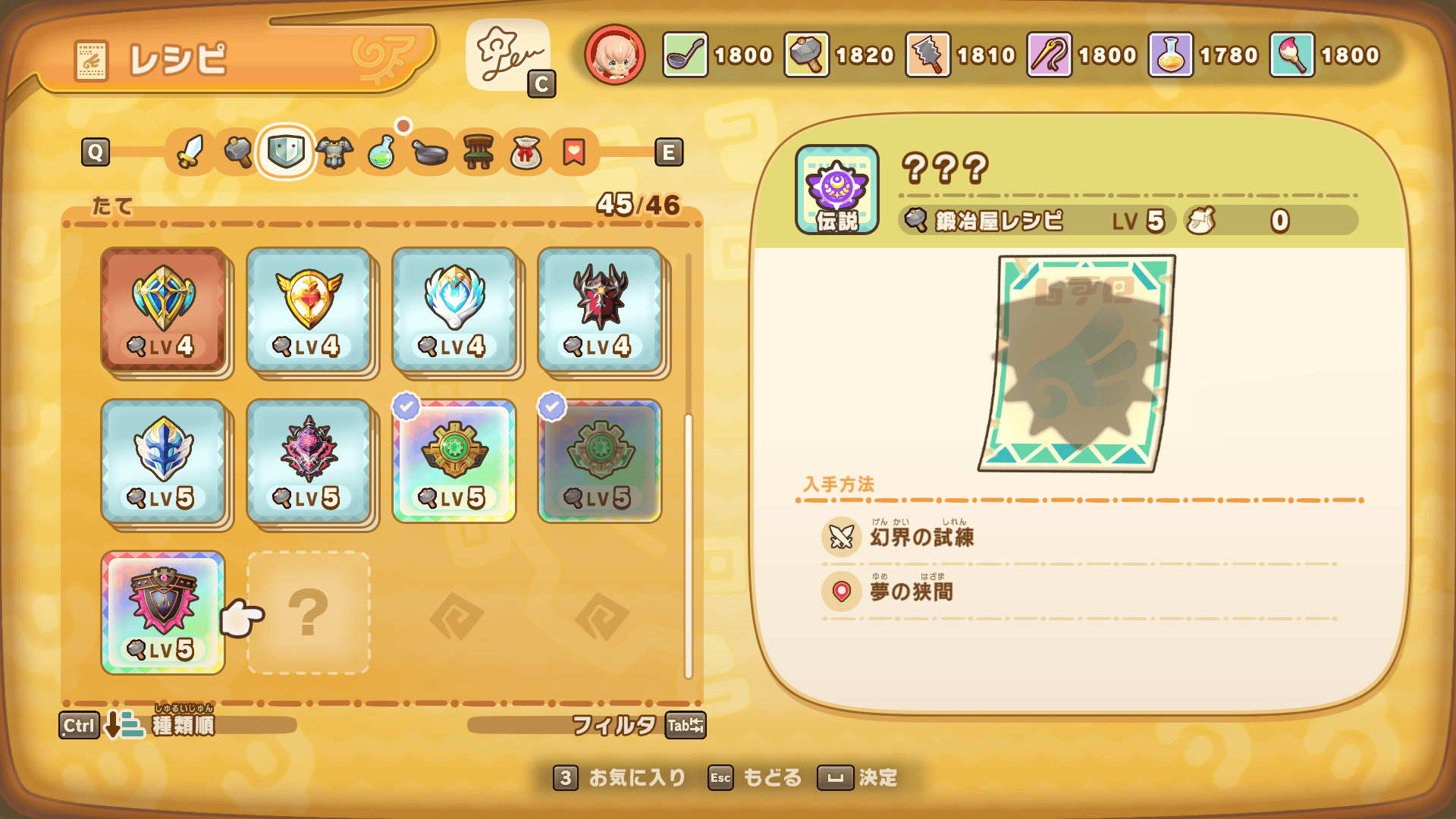Select the pink-rimmed dark LV5 shield recipe

click(x=163, y=613)
